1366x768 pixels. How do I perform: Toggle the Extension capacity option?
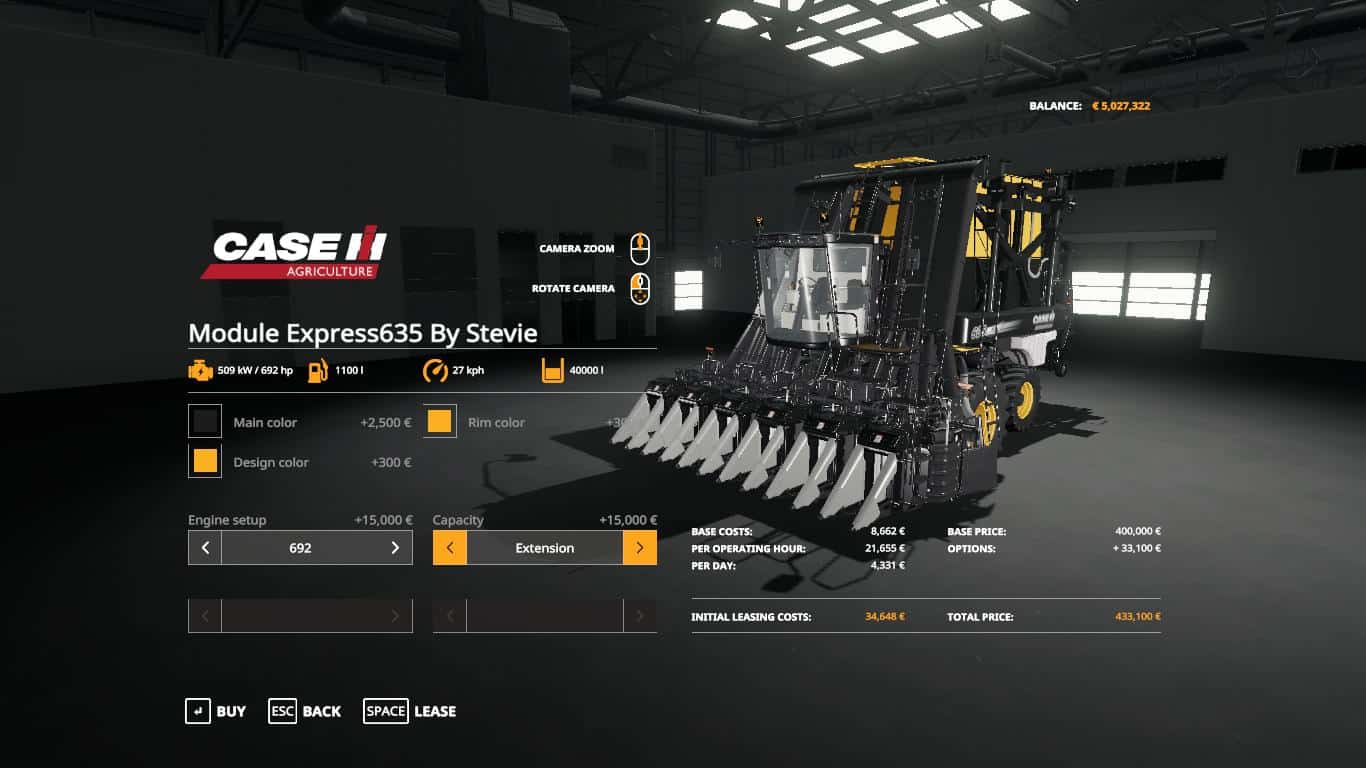point(545,548)
